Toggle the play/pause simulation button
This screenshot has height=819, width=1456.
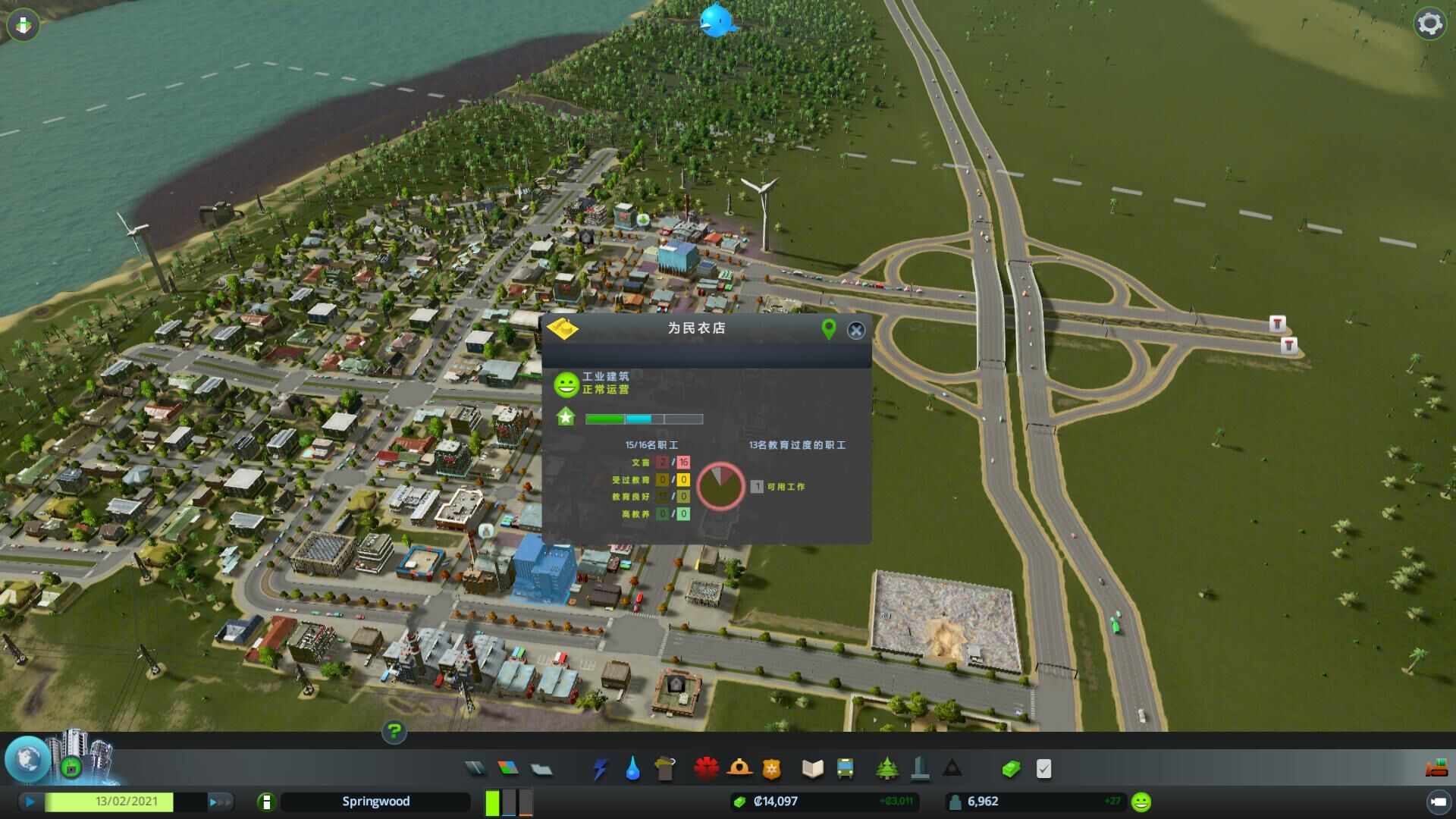(x=30, y=802)
